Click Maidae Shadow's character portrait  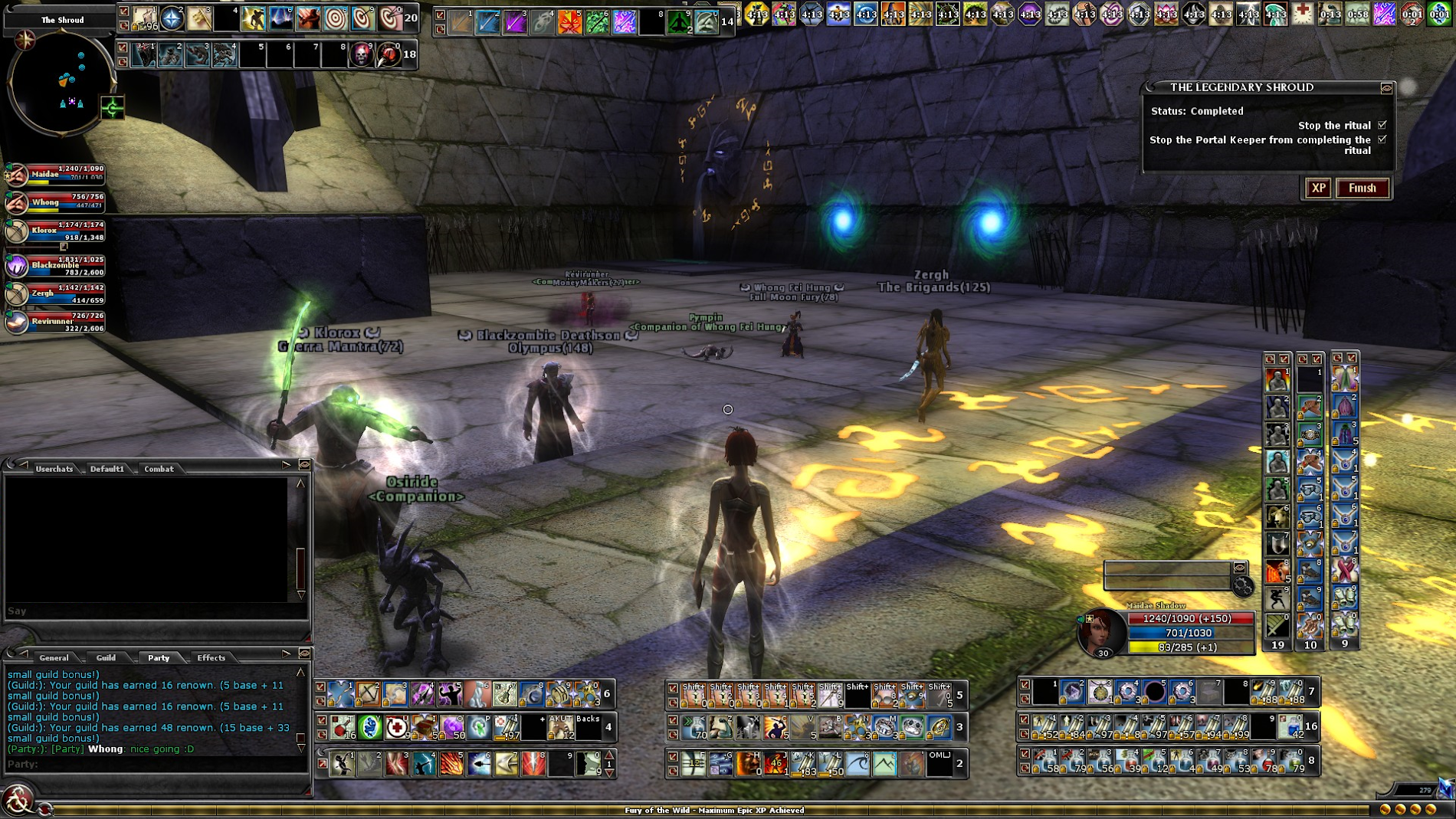click(1100, 632)
